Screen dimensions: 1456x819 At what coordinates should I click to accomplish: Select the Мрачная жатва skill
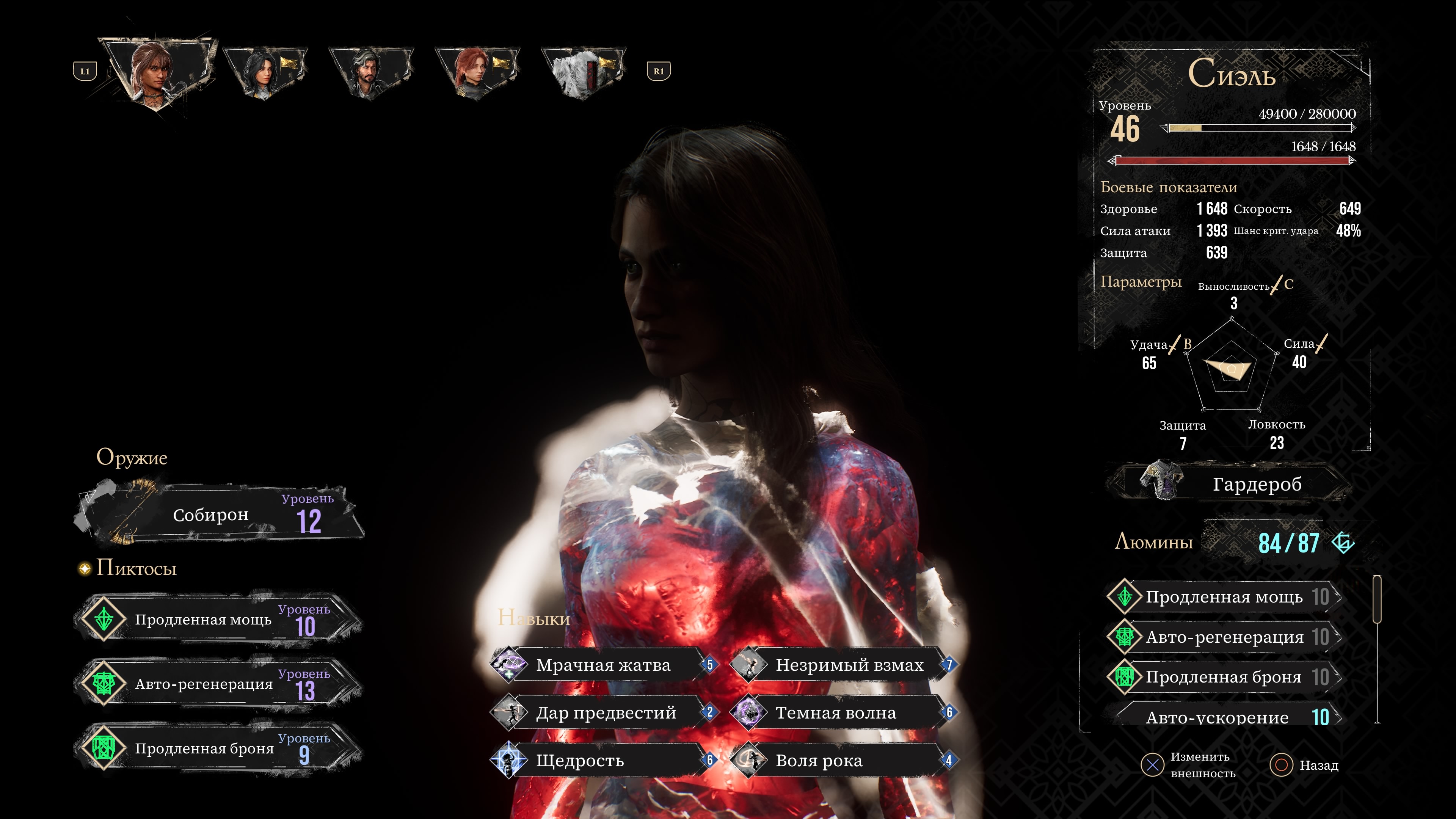pyautogui.click(x=602, y=665)
